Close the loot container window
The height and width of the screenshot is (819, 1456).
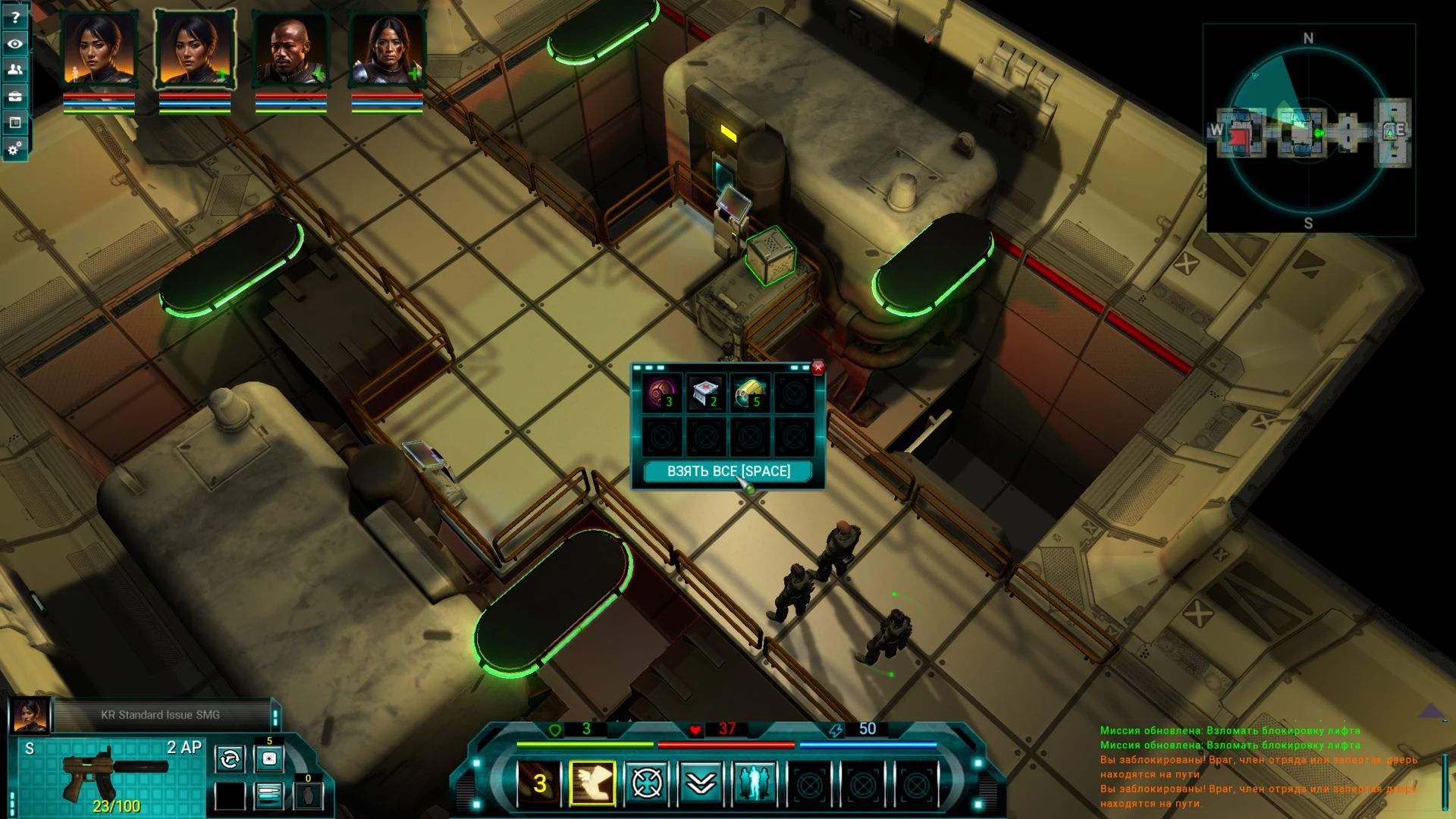(x=817, y=368)
